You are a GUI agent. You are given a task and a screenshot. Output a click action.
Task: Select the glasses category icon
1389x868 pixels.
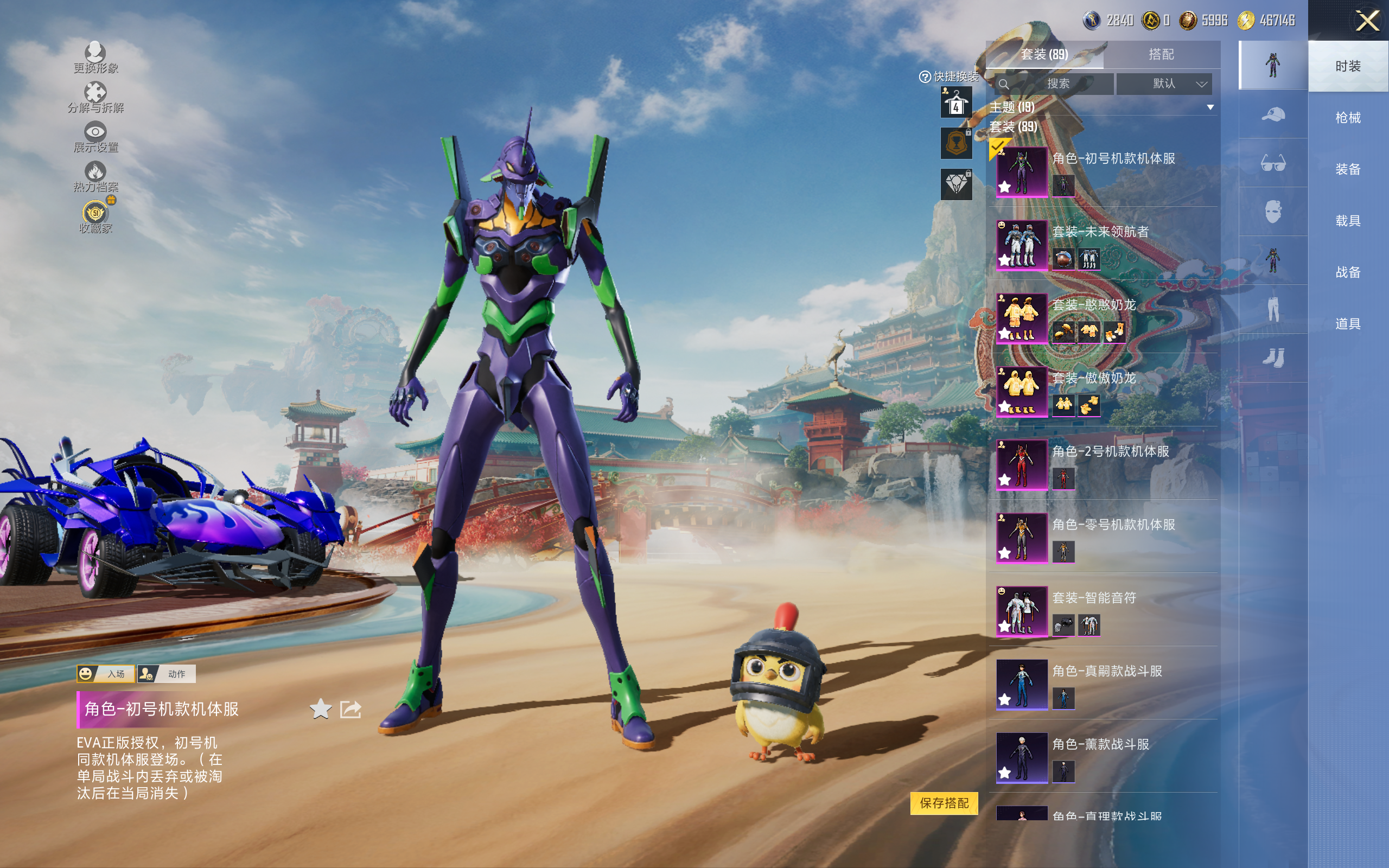pos(1272,164)
